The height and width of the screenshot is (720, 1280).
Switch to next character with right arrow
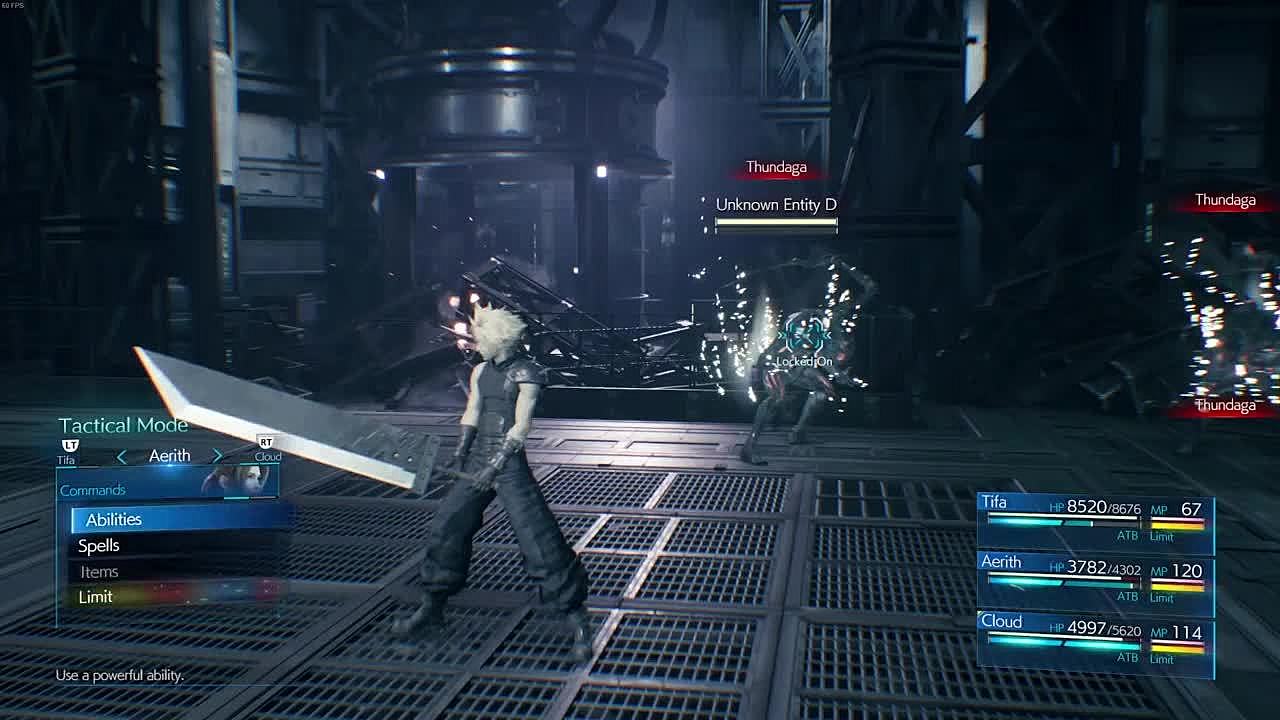click(217, 456)
